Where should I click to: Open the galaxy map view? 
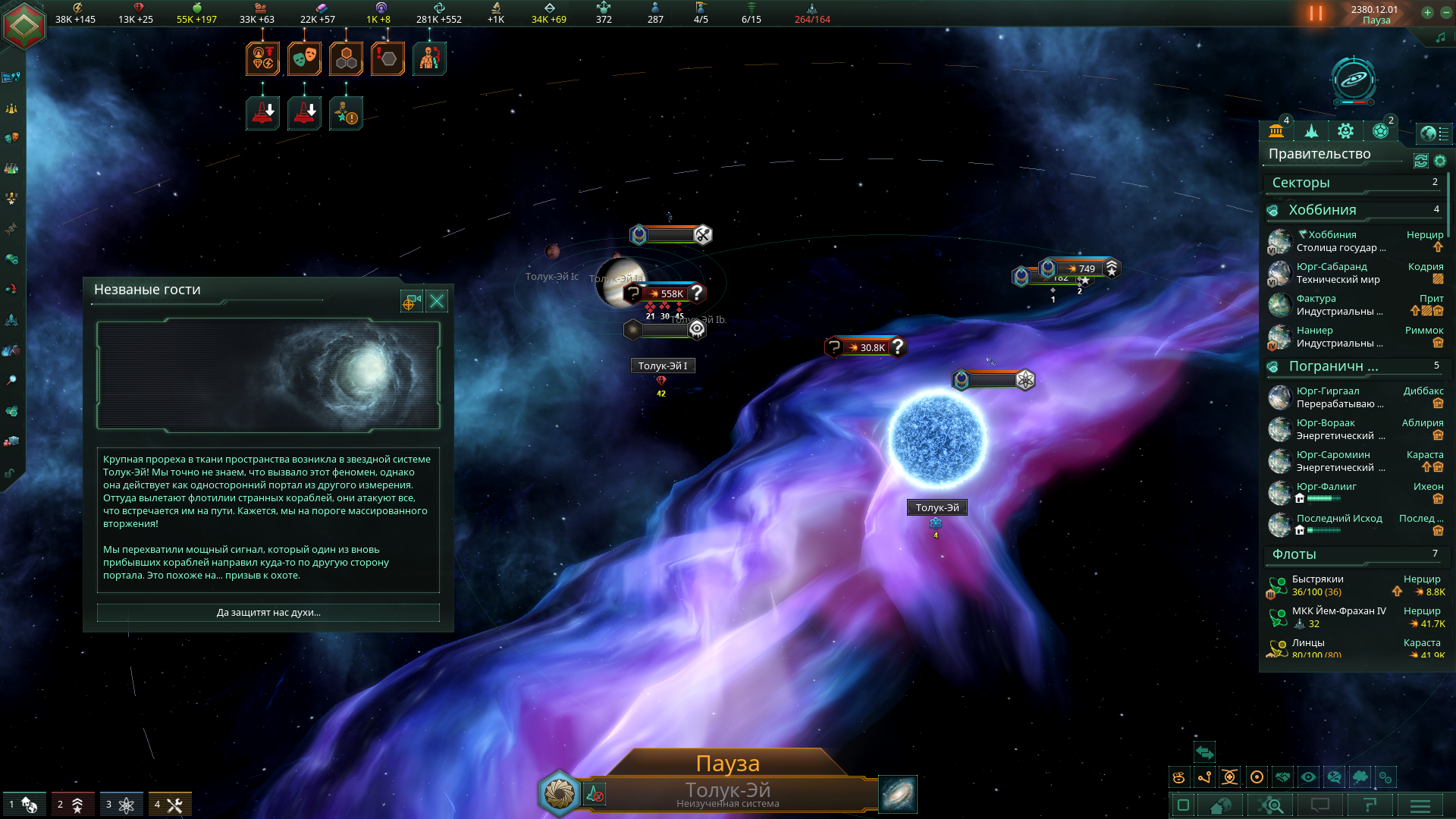pos(898,794)
